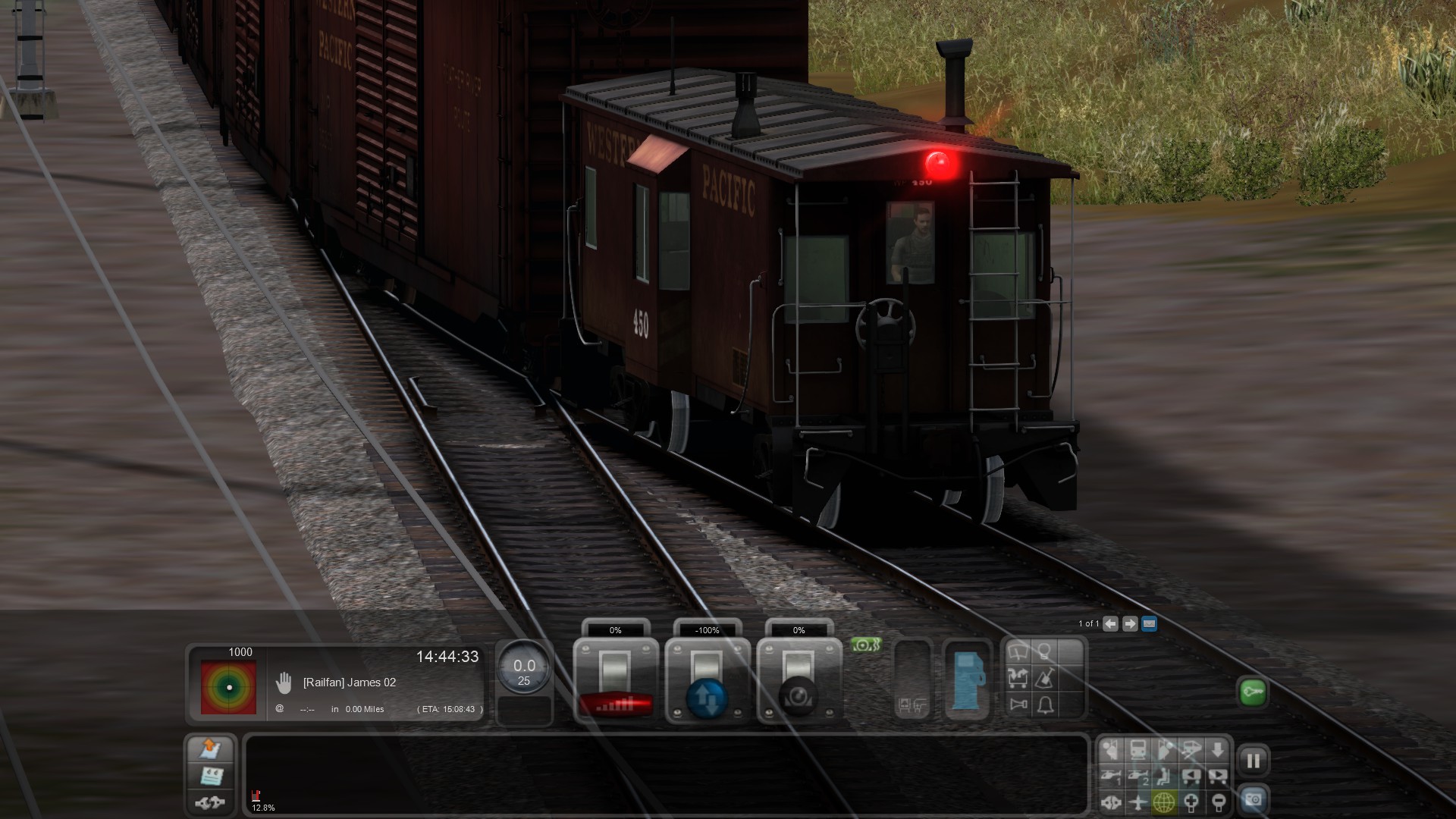Toggle the headlight bulb icon
The image size is (1456, 819).
(x=1045, y=651)
